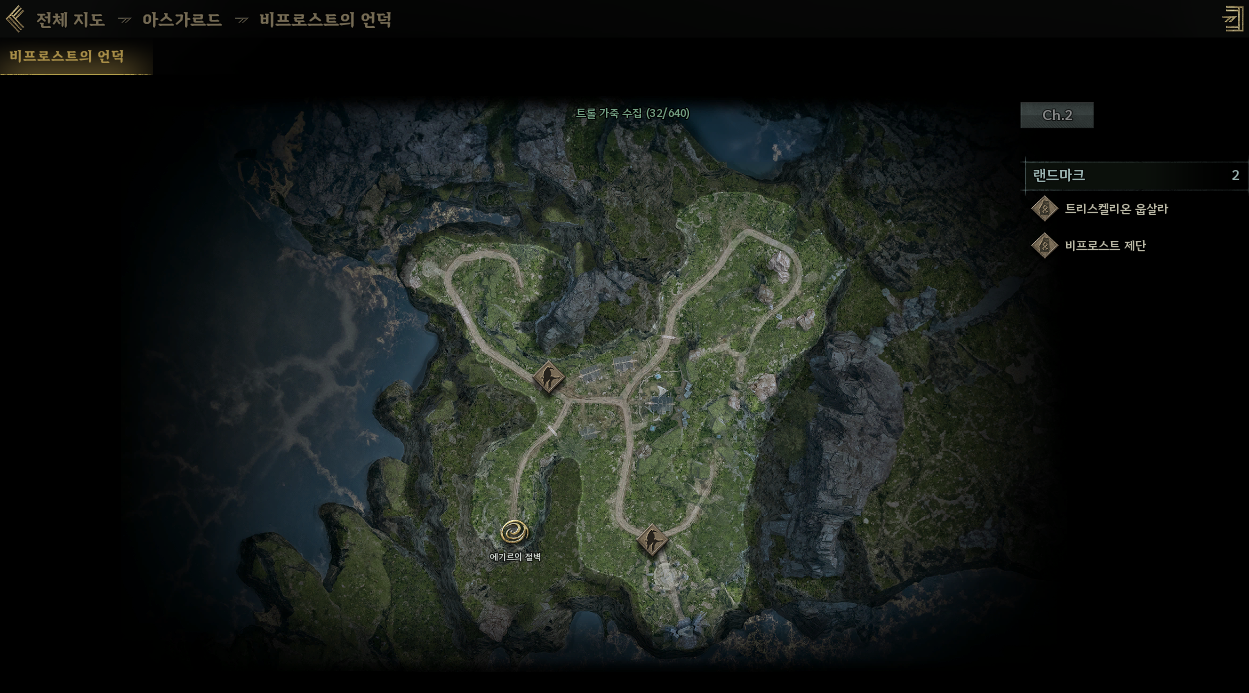
Task: Select the landmark marker above the spiral portal
Action: point(548,378)
